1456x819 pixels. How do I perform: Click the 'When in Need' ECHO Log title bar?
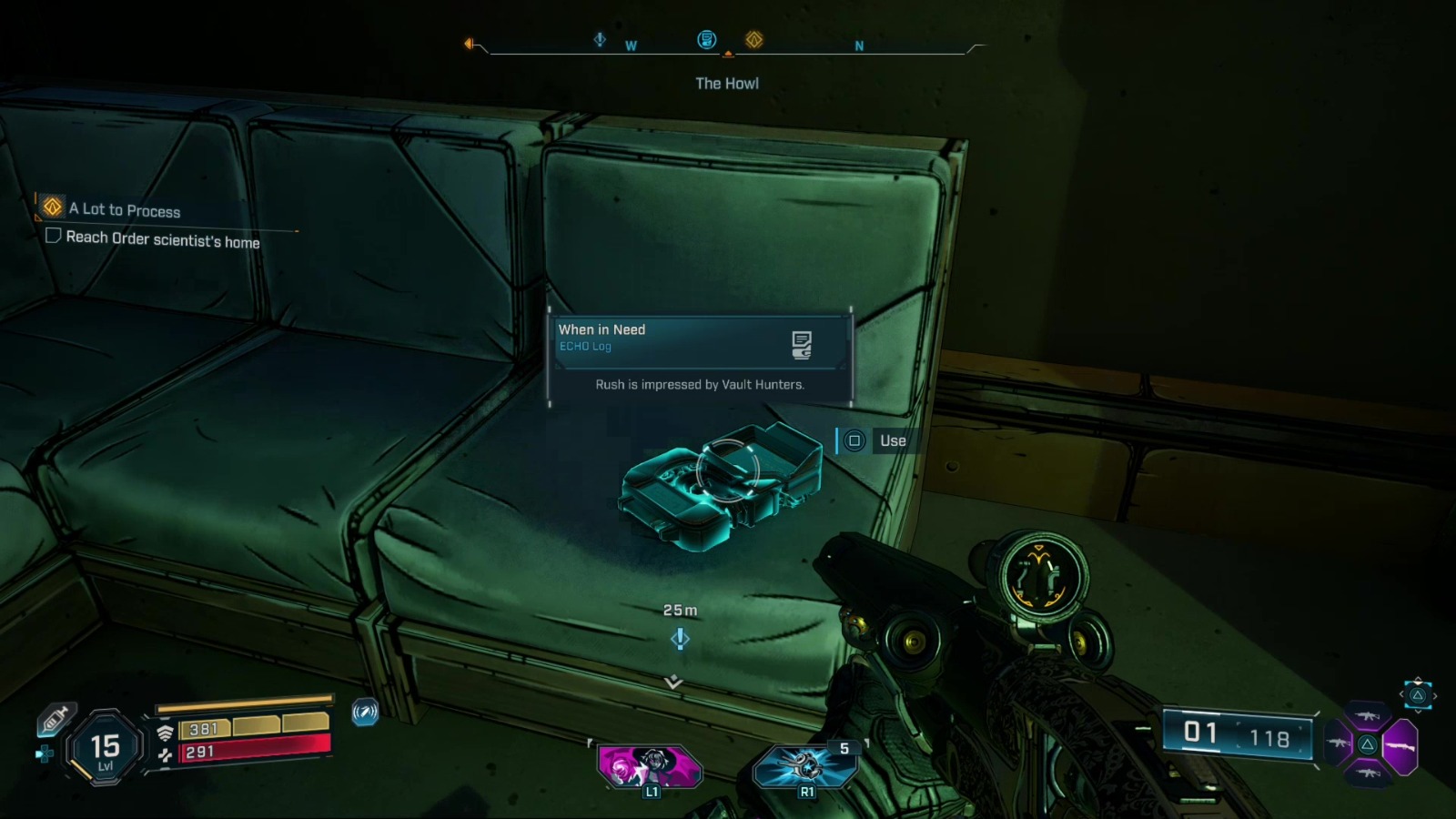pos(602,329)
